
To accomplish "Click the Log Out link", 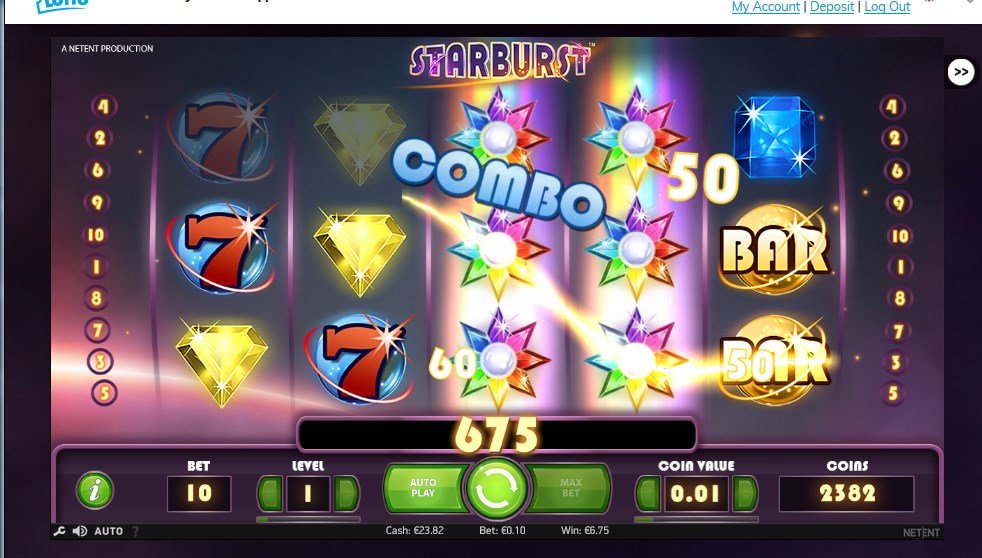I will pos(887,7).
